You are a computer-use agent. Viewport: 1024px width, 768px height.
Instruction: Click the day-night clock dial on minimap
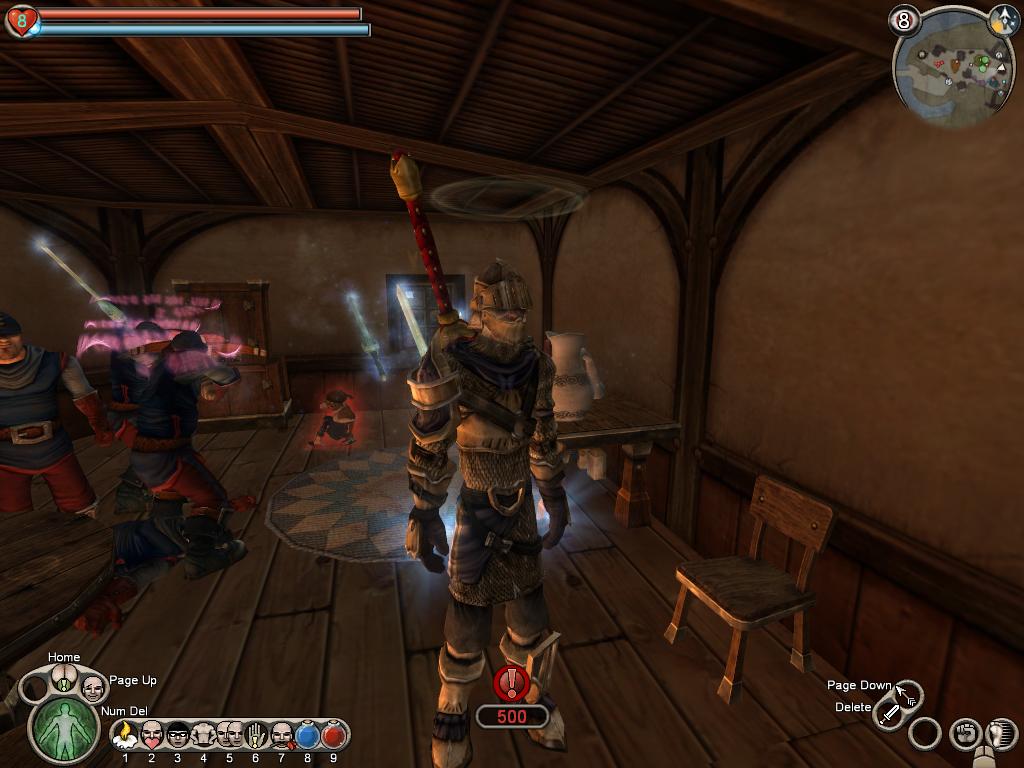[x=1003, y=19]
